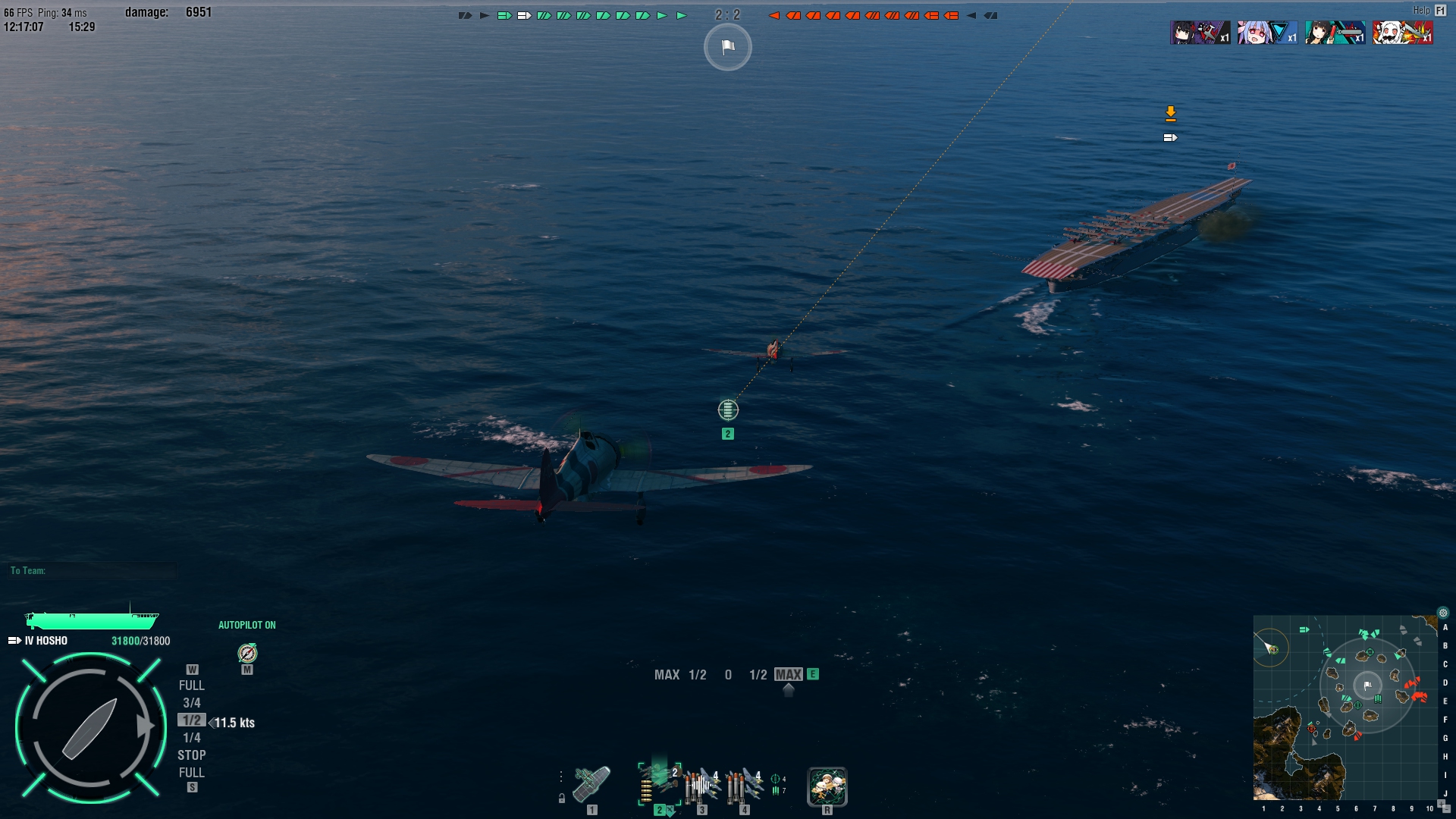
Task: Set ship throttle to 3/4 speed
Action: coord(192,703)
